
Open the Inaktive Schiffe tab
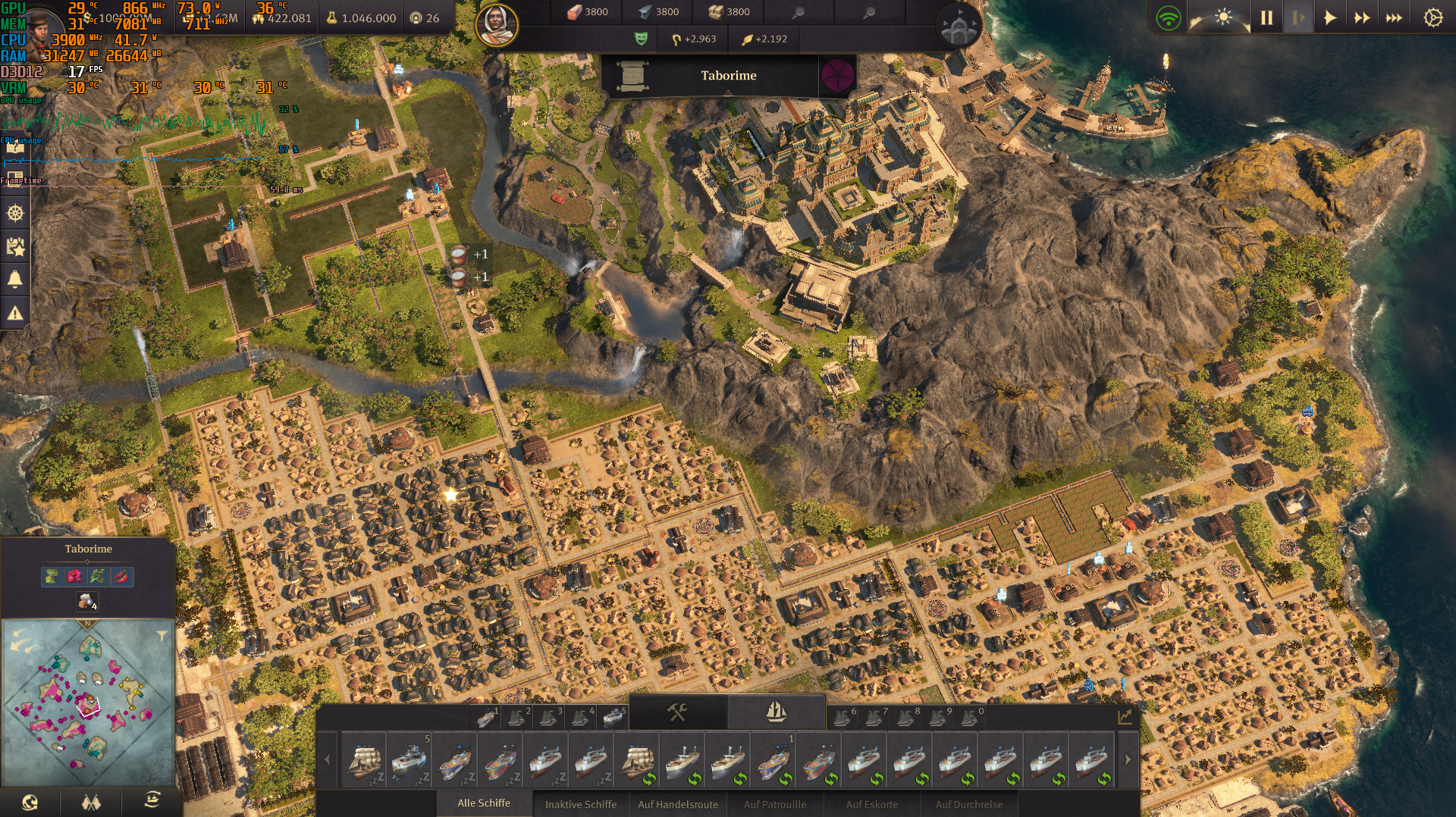579,805
